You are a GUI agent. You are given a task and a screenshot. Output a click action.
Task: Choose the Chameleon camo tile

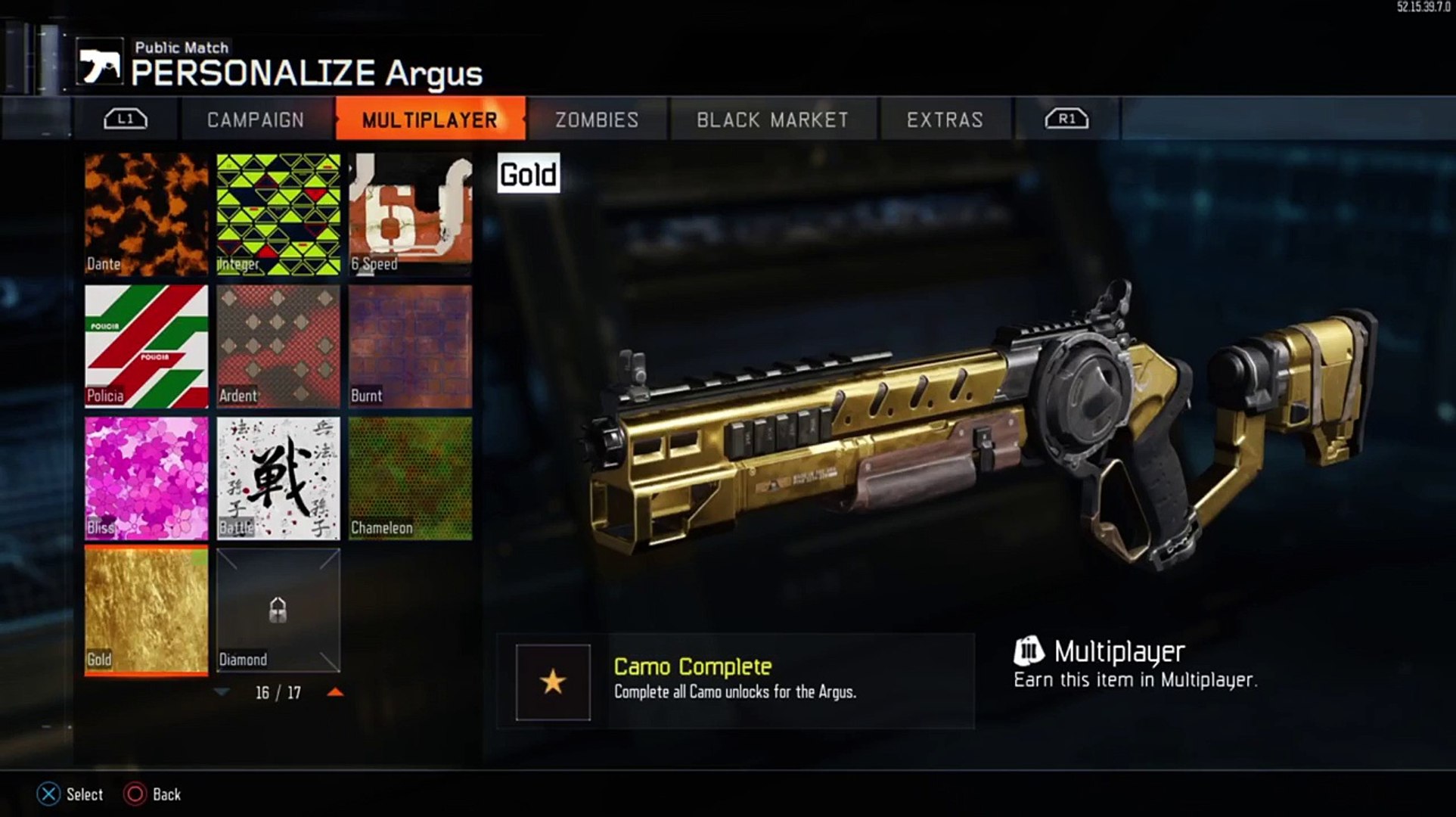[x=410, y=478]
